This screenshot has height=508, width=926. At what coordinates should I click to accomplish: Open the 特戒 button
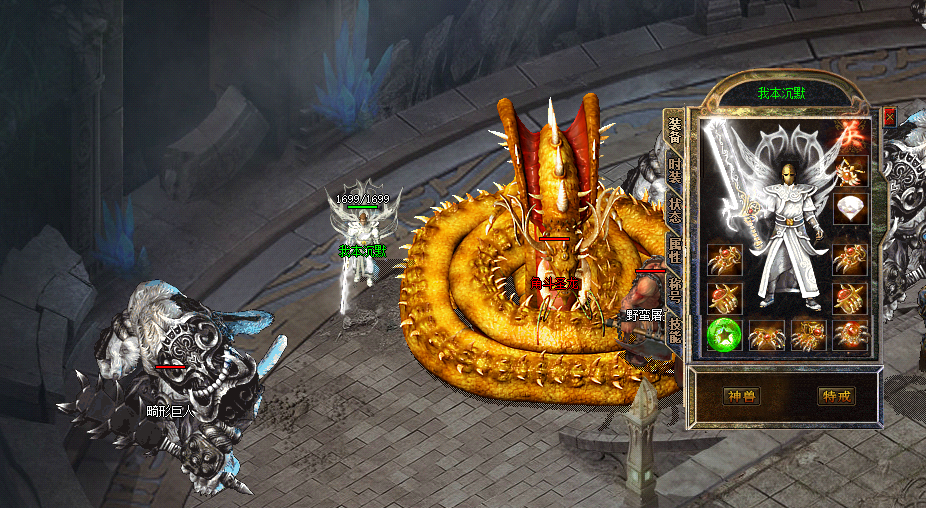[x=836, y=396]
